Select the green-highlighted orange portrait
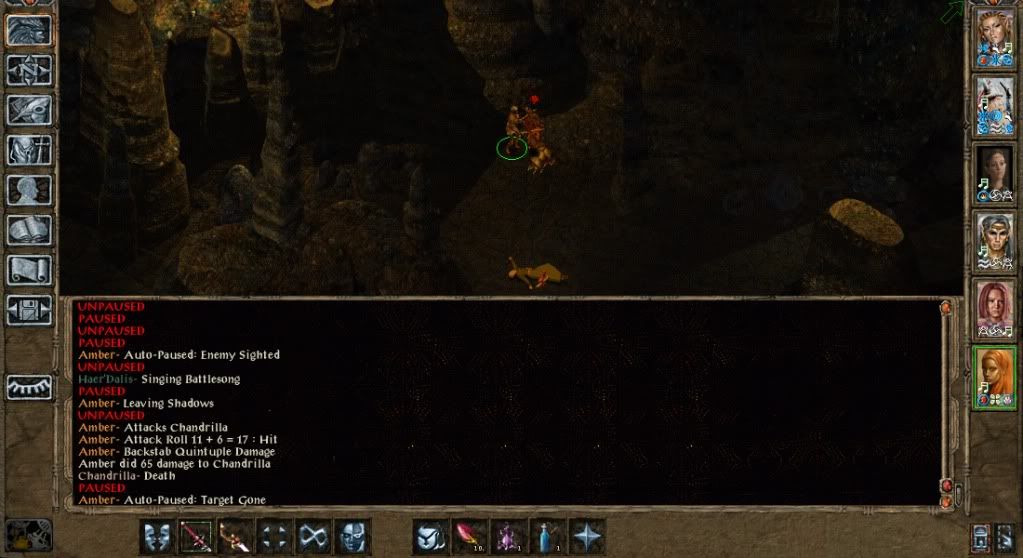Viewport: 1023px width, 558px height. click(995, 376)
